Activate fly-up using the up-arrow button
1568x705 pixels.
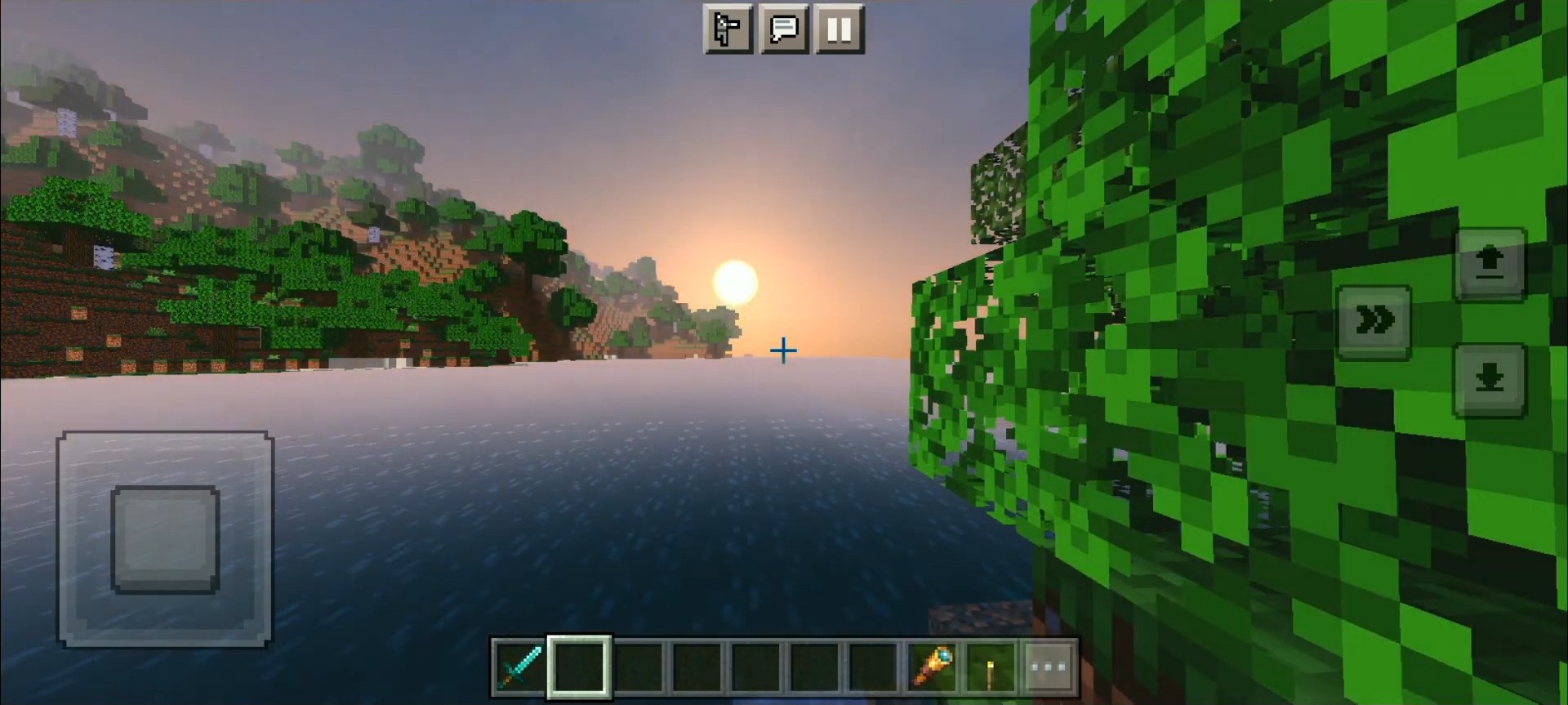coord(1491,261)
